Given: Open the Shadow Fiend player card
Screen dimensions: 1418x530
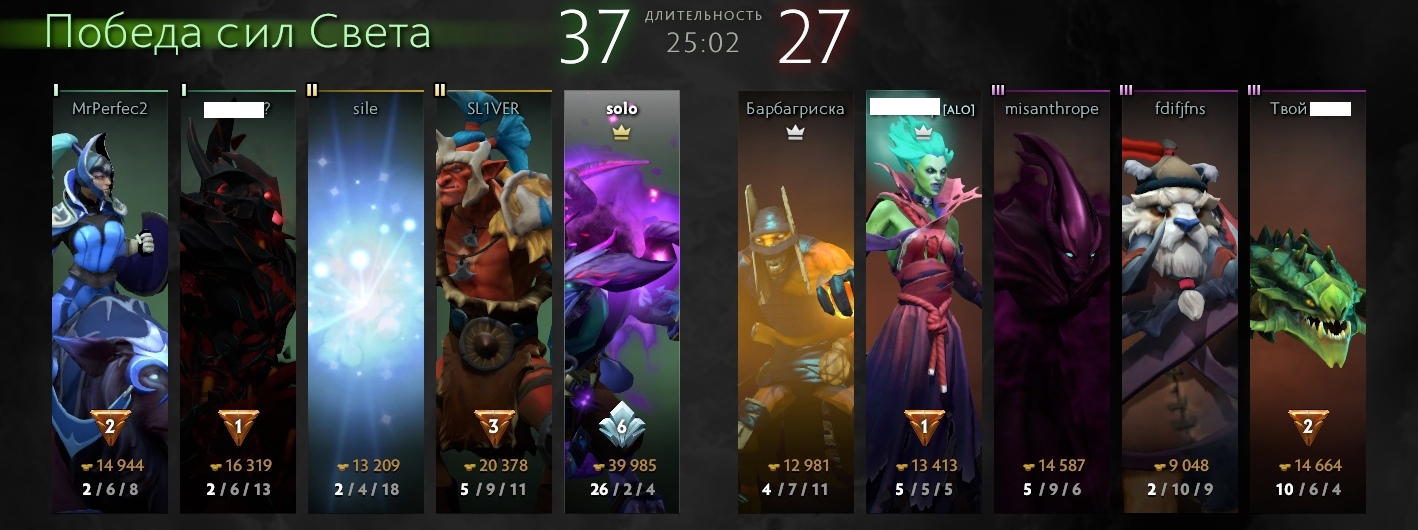Looking at the screenshot, I should (x=238, y=300).
